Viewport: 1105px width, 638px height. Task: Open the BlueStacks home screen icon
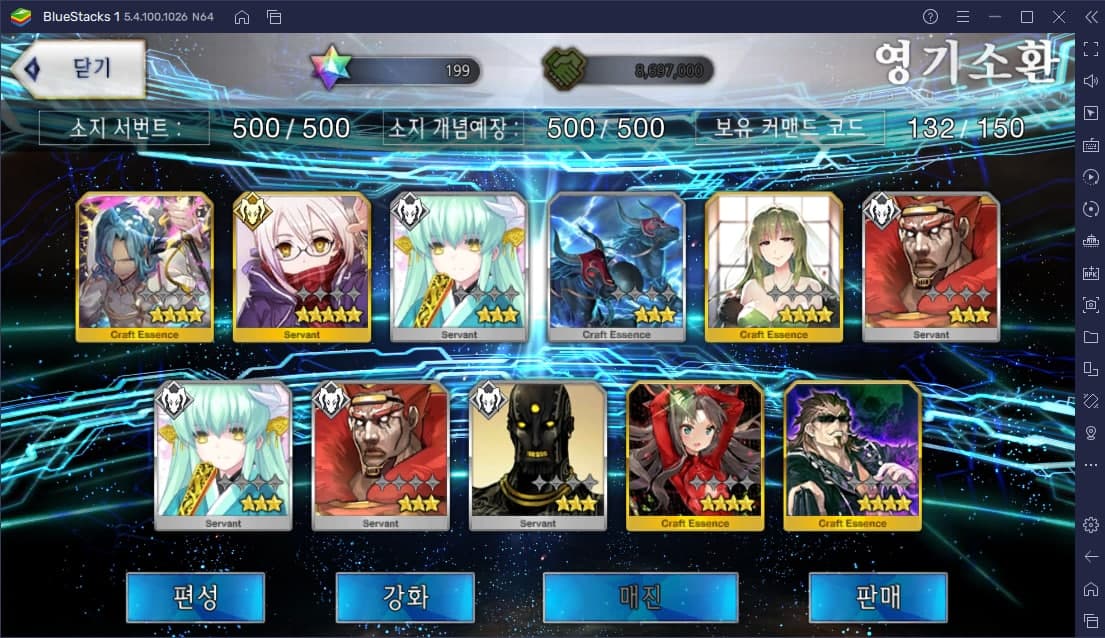(x=242, y=17)
